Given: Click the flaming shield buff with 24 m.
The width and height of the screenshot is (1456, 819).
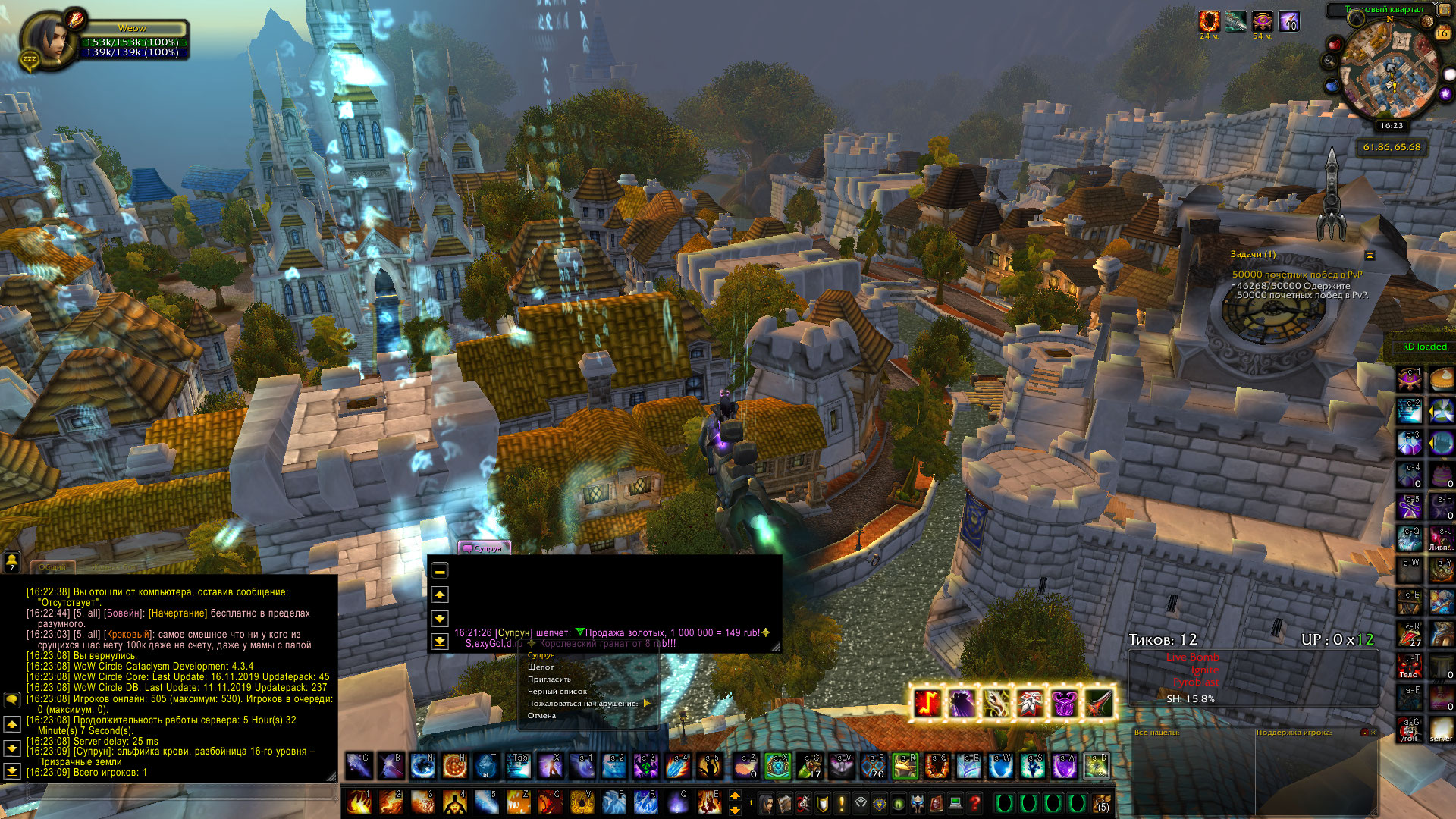Looking at the screenshot, I should pos(1209,21).
